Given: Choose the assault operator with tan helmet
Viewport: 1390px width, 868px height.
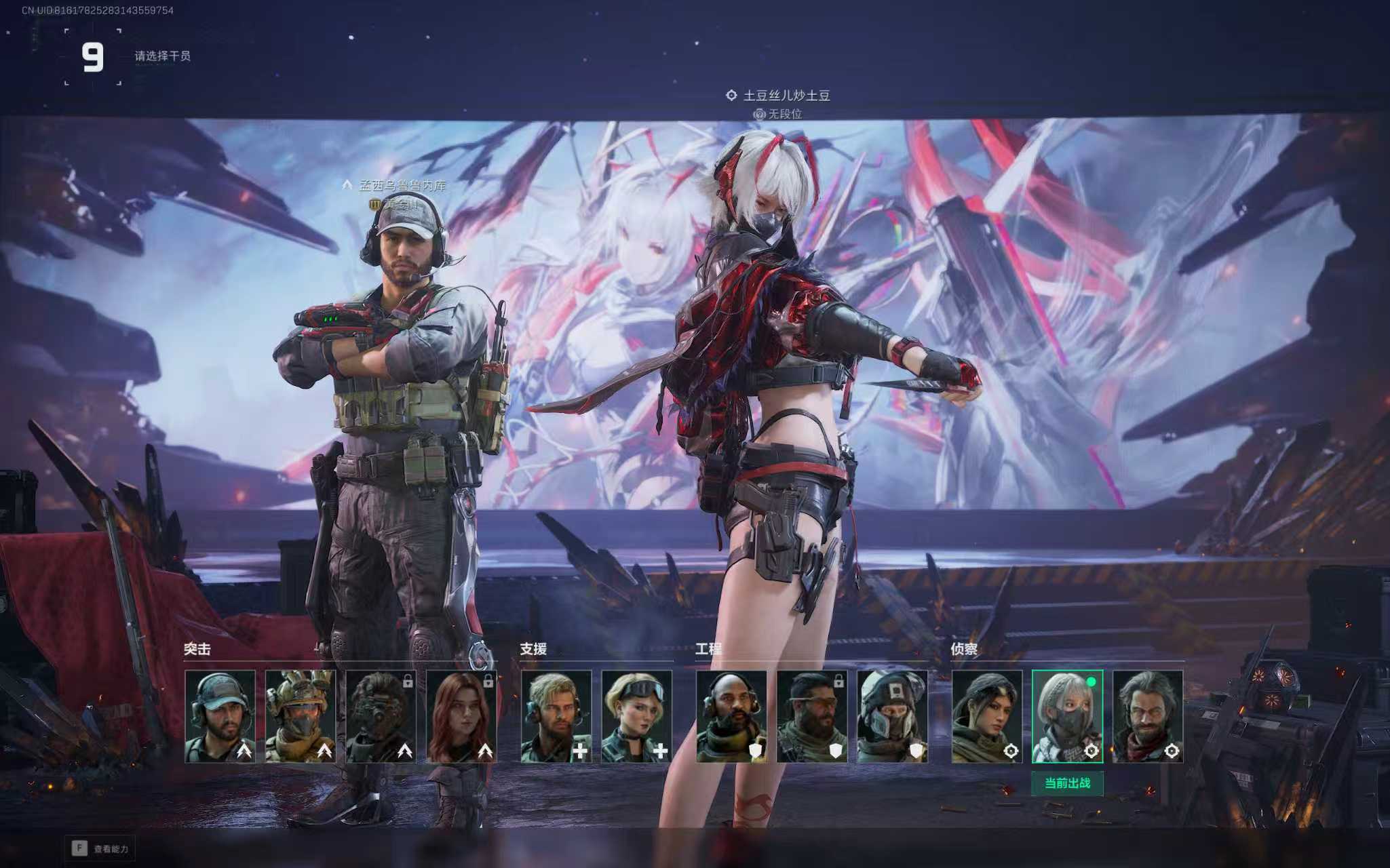Looking at the screenshot, I should tap(300, 716).
